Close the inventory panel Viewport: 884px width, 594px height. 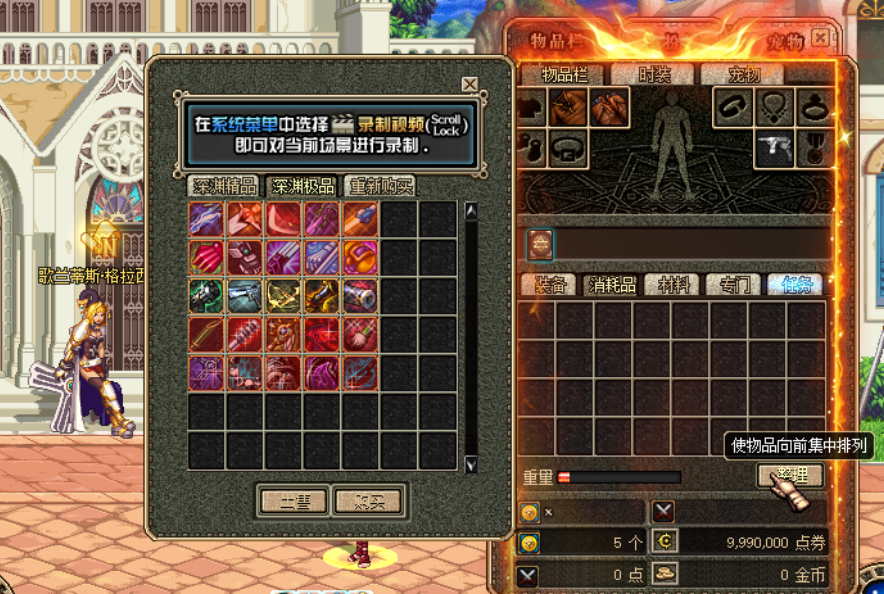820,38
